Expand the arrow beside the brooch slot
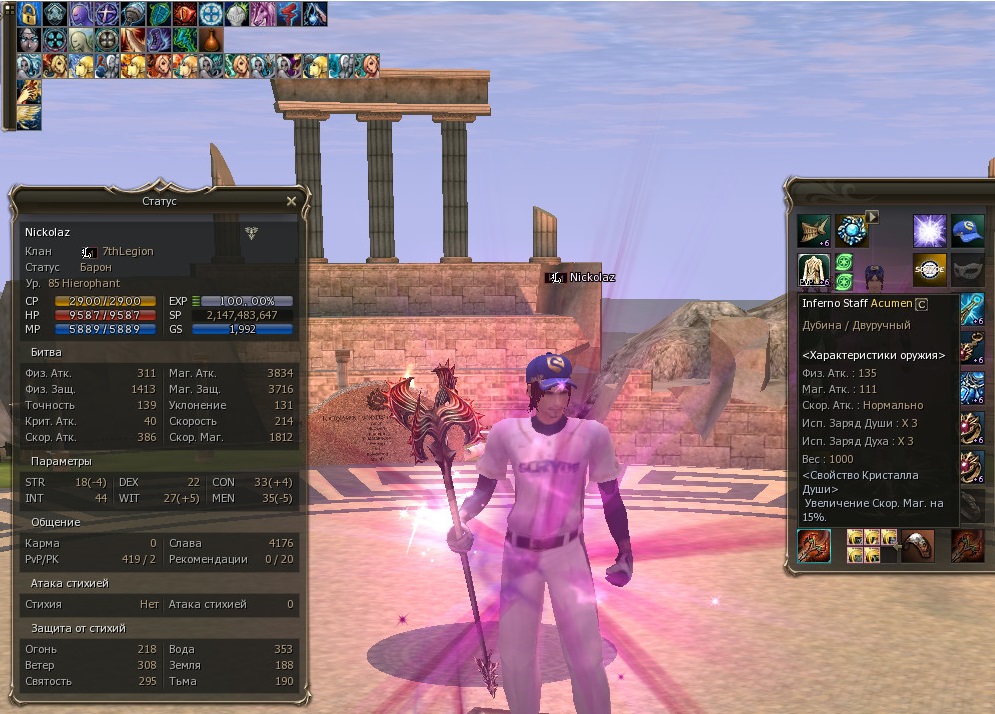995x714 pixels. click(x=872, y=216)
